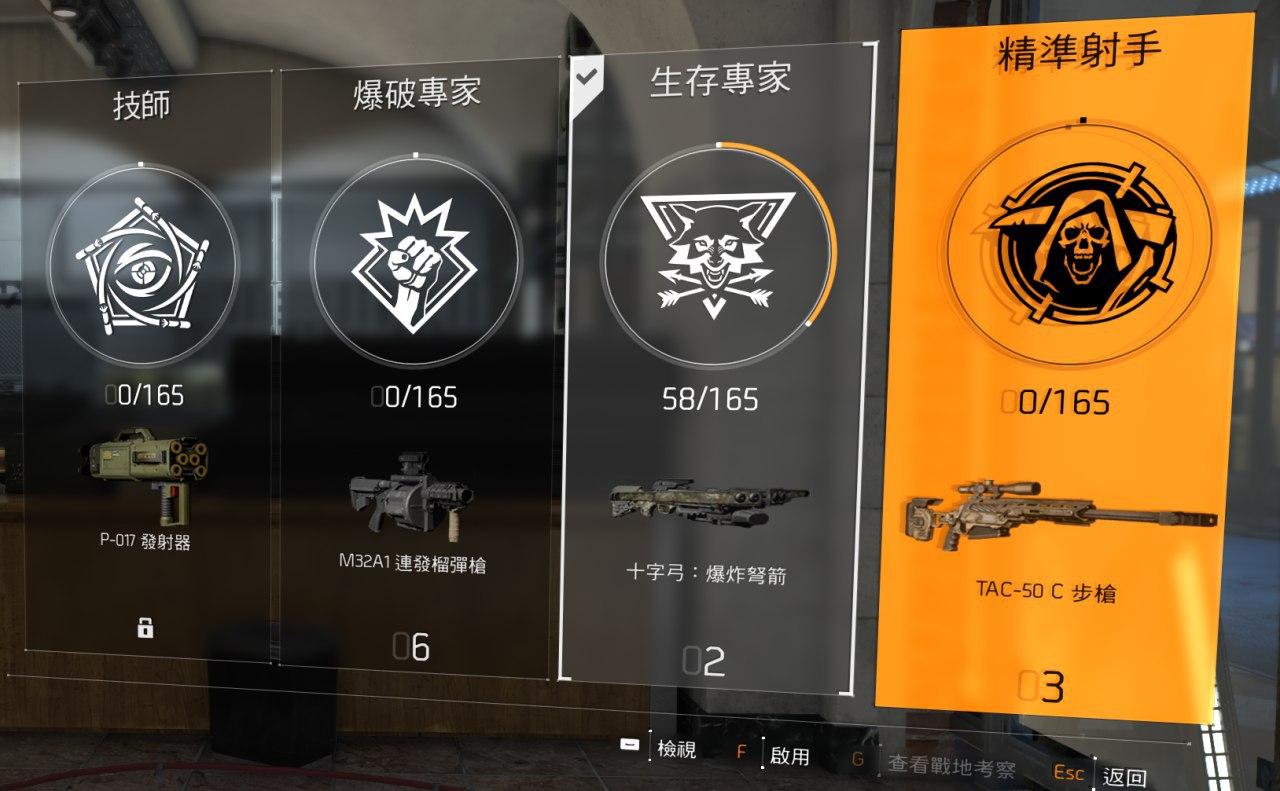Click the 檢視 inspect option
Screen dimensions: 1280x791
[675, 750]
